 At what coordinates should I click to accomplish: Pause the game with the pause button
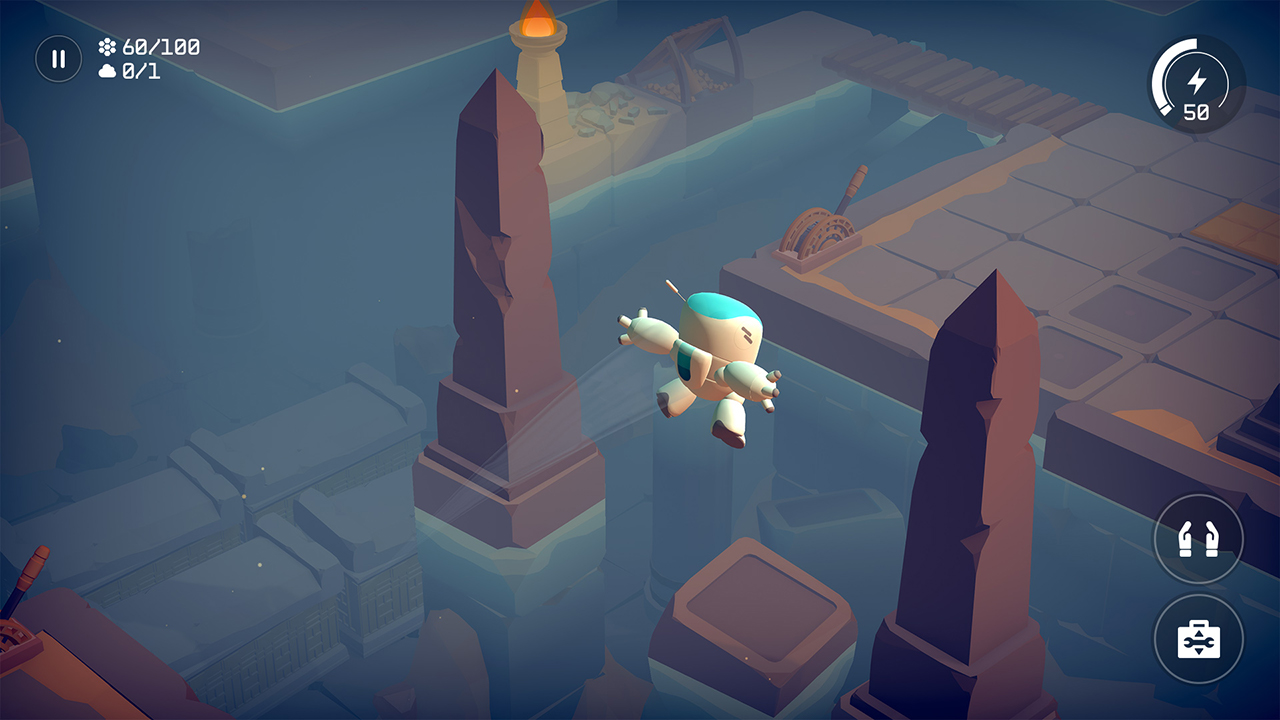58,58
